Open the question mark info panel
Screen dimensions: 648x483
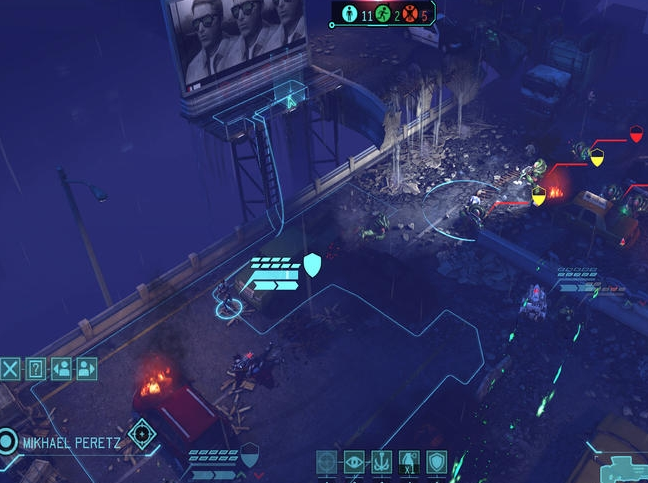point(36,368)
